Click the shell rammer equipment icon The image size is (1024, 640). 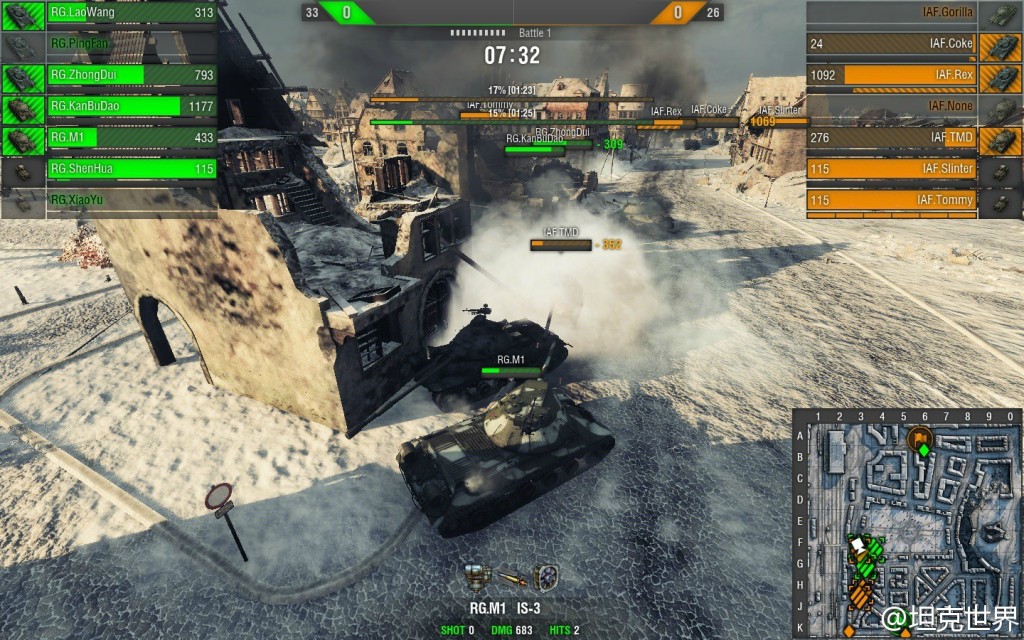pos(512,578)
